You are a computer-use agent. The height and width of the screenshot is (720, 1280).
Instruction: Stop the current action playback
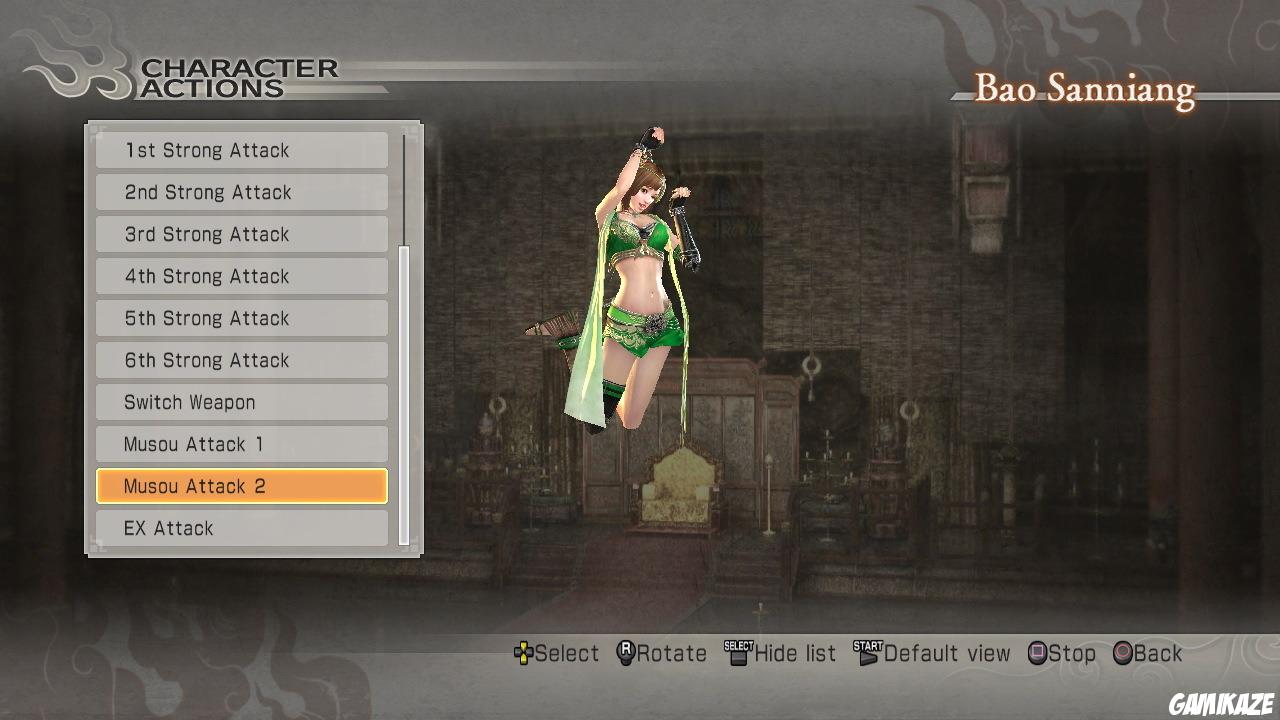click(1060, 653)
